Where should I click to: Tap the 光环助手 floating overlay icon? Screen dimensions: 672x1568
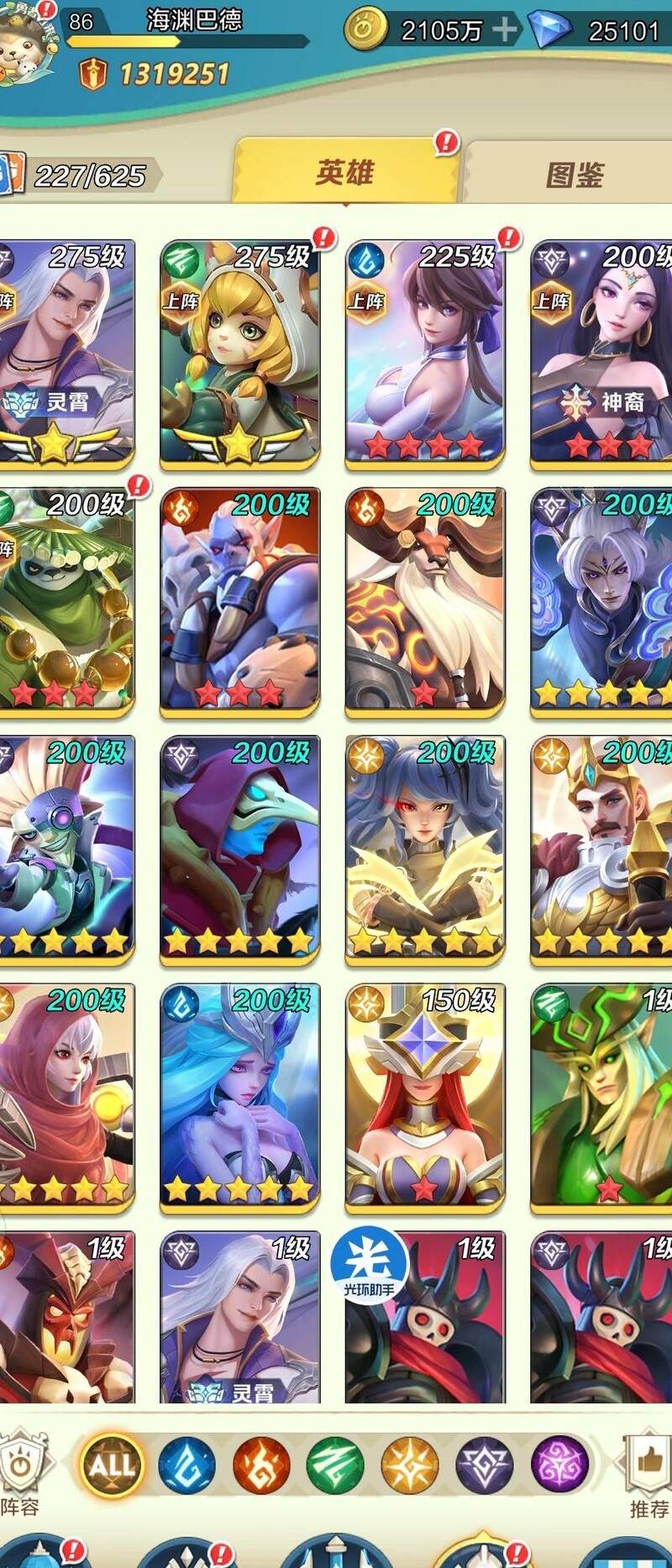[x=369, y=1264]
